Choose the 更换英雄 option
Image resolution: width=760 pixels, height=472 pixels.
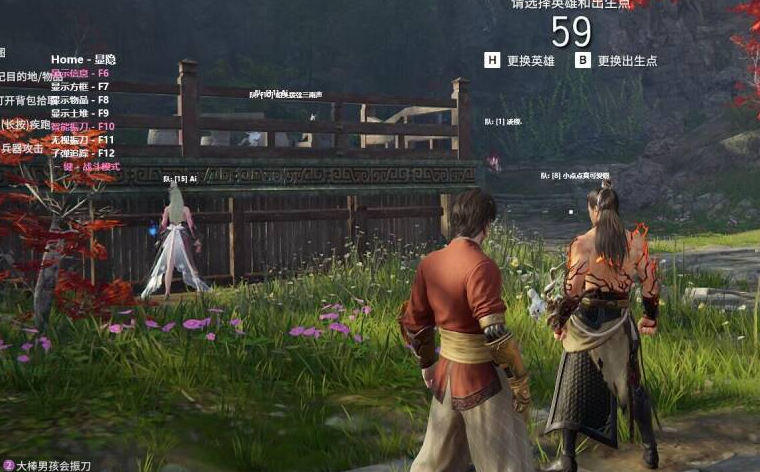[520, 60]
